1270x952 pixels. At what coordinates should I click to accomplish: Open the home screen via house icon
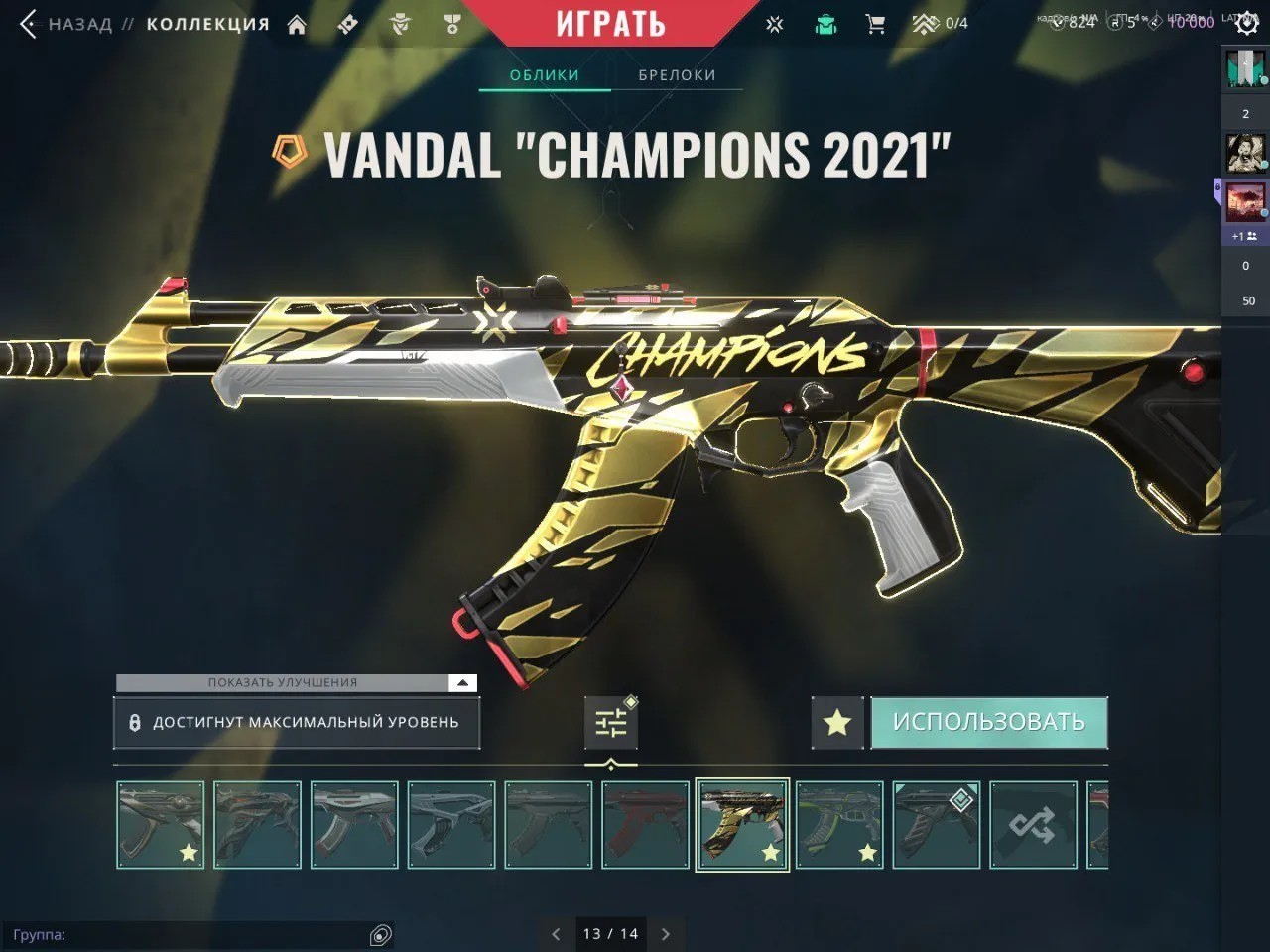coord(297,23)
